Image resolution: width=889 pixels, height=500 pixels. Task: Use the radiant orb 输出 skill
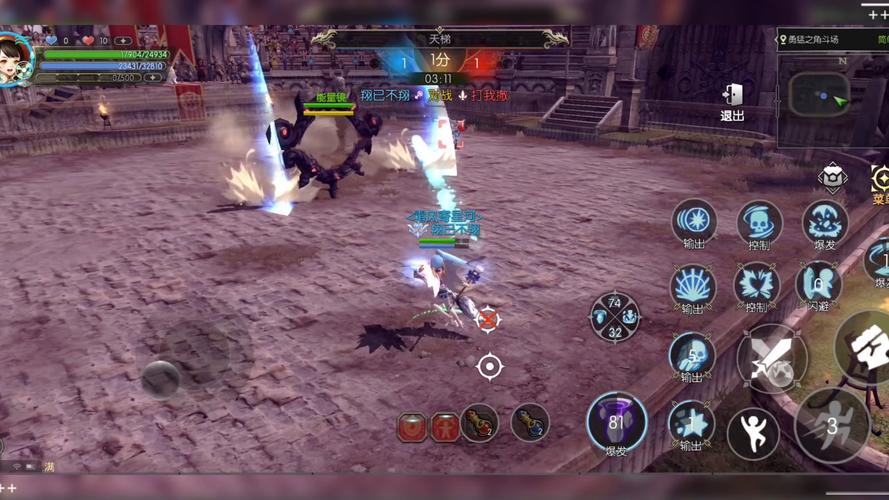(693, 221)
